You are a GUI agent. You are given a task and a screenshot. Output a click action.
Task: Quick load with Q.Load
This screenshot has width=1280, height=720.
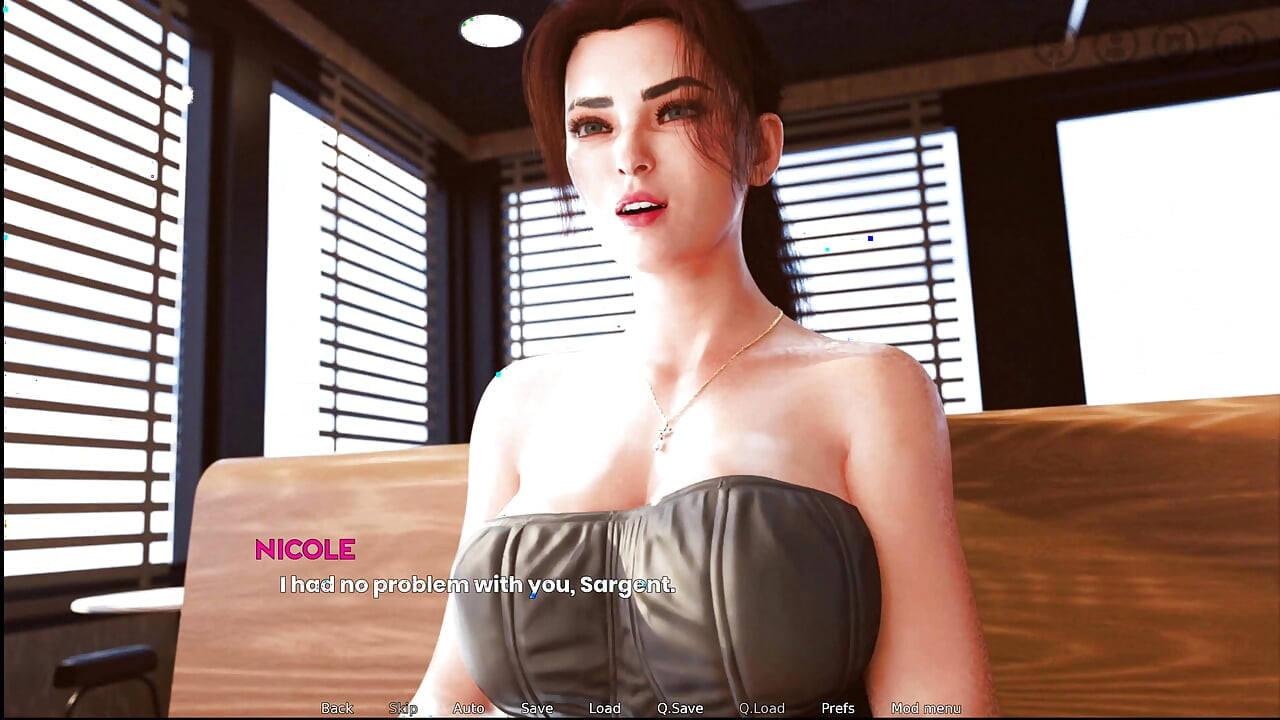[762, 708]
